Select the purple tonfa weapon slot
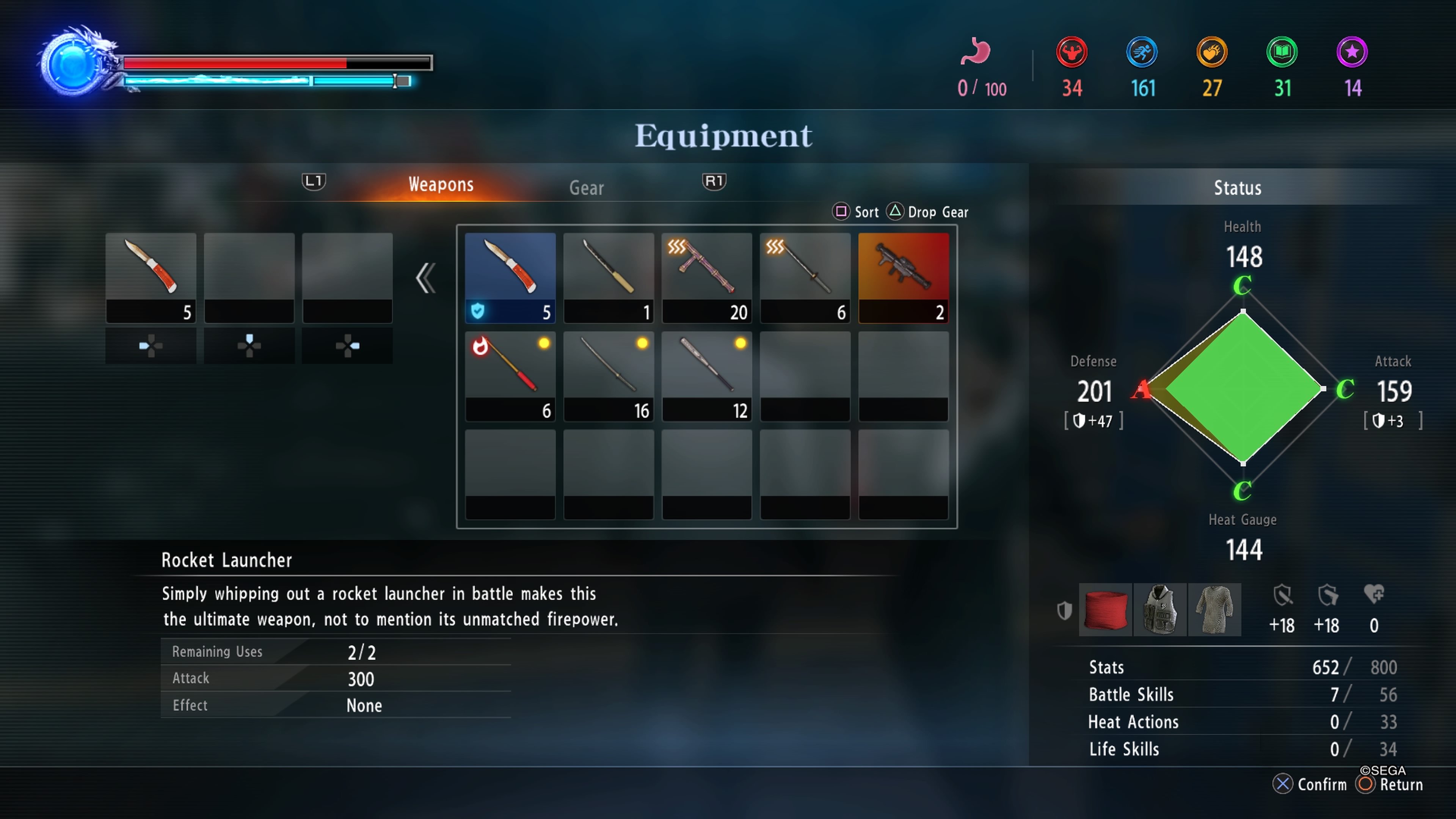This screenshot has width=1456, height=819. (x=706, y=277)
